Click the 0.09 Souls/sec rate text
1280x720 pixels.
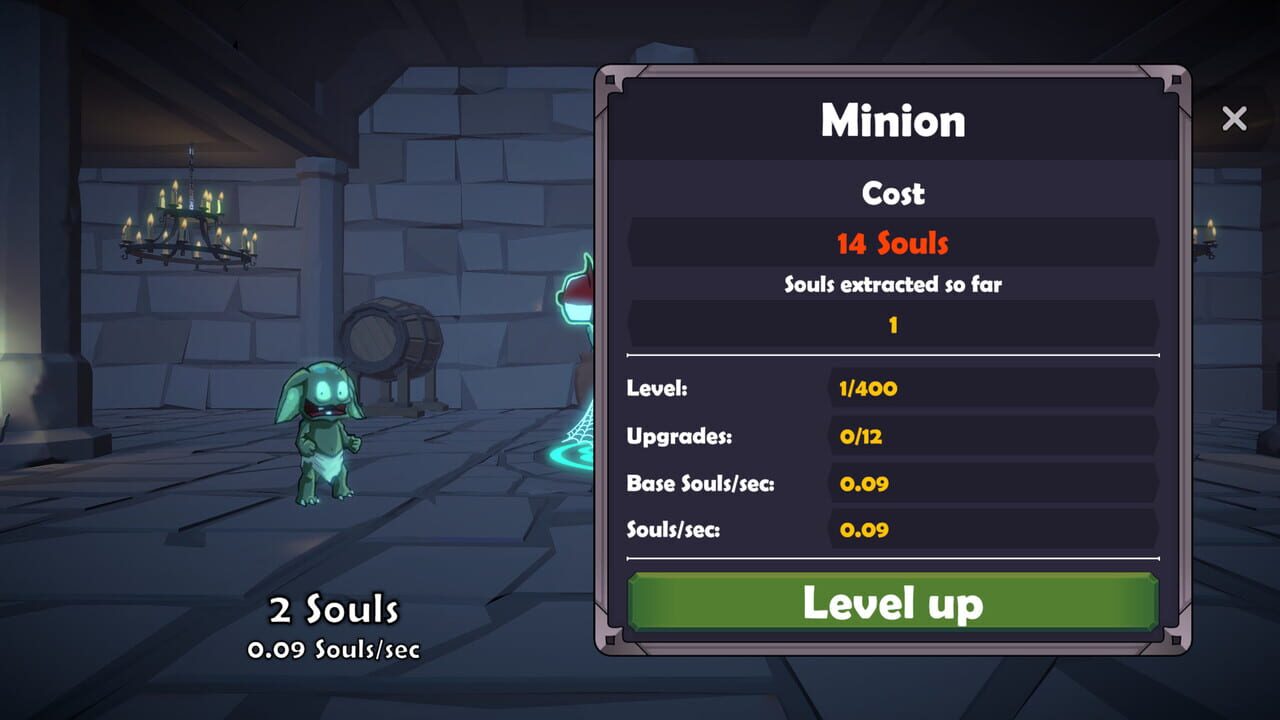click(x=334, y=649)
